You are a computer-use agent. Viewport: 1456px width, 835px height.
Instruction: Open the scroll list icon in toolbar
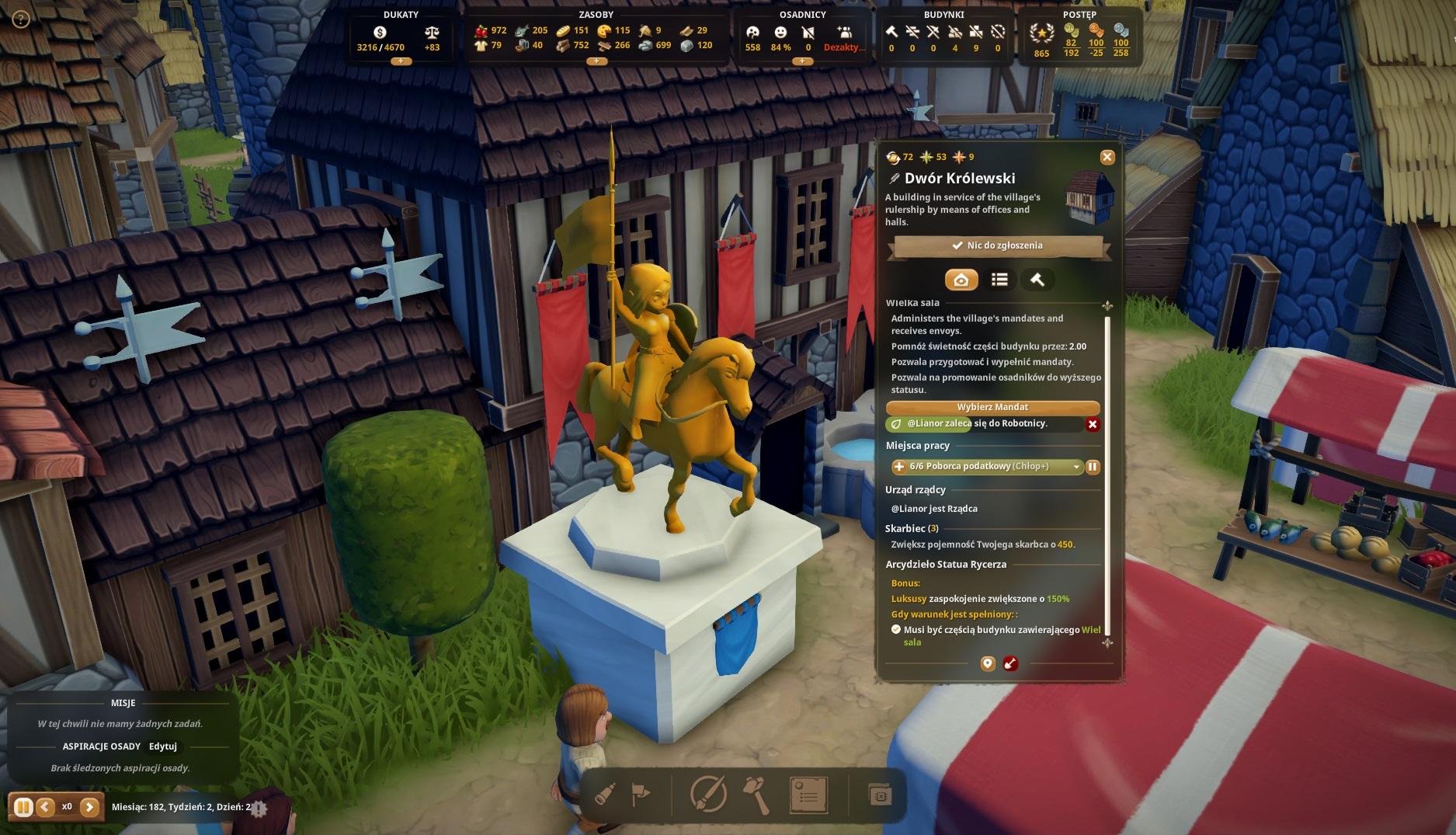pyautogui.click(x=808, y=795)
